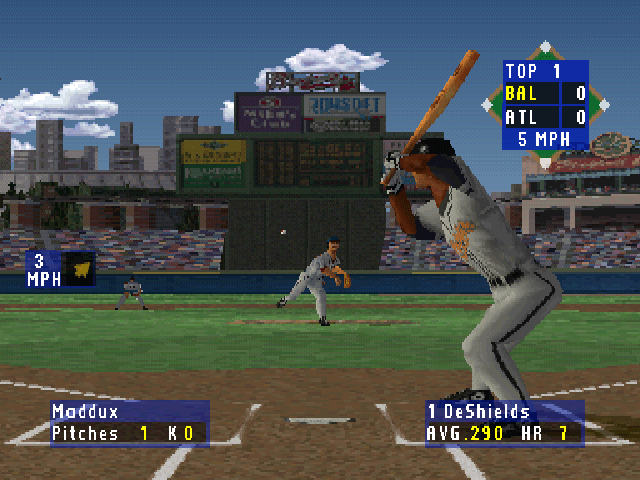Select the Maddux pitcher info panel
This screenshot has width=640, height=480.
pyautogui.click(x=130, y=423)
